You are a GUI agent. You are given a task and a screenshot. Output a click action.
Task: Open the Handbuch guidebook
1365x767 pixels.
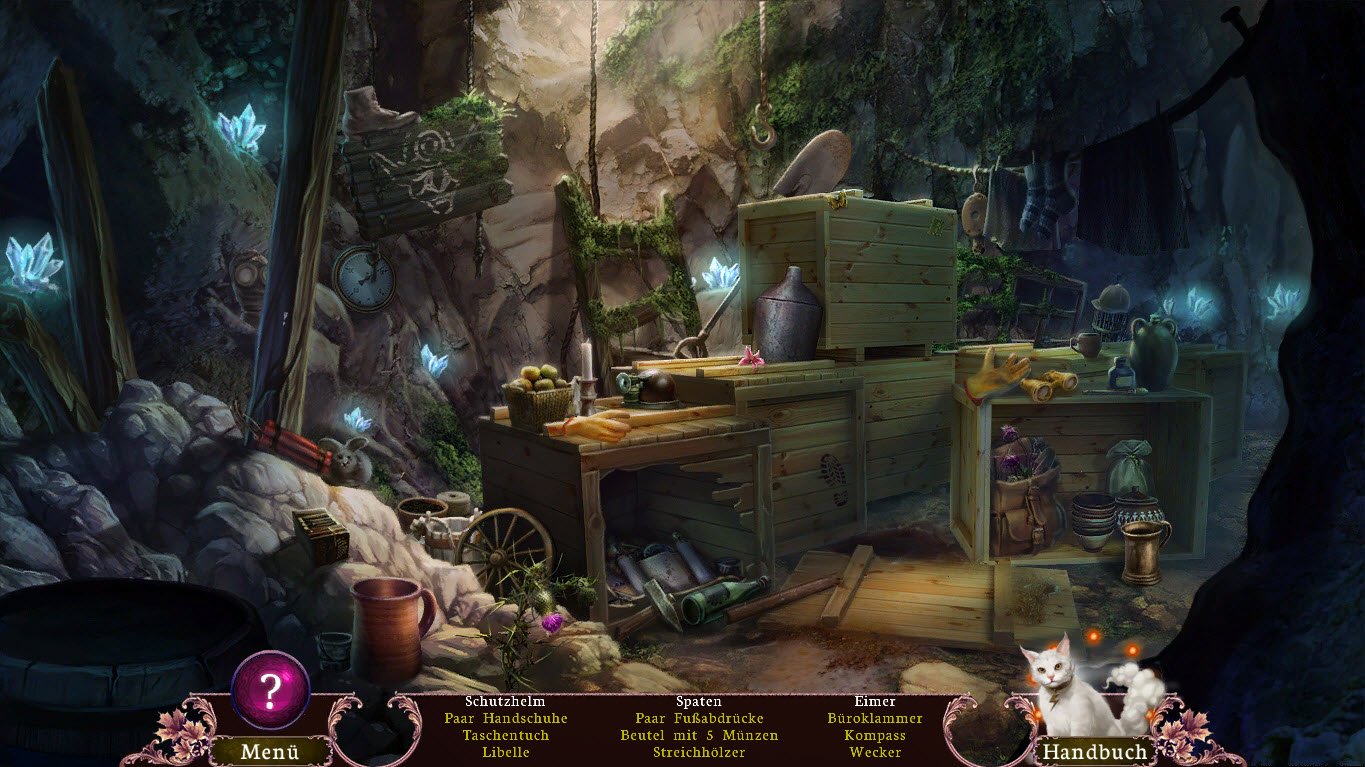coord(1093,750)
